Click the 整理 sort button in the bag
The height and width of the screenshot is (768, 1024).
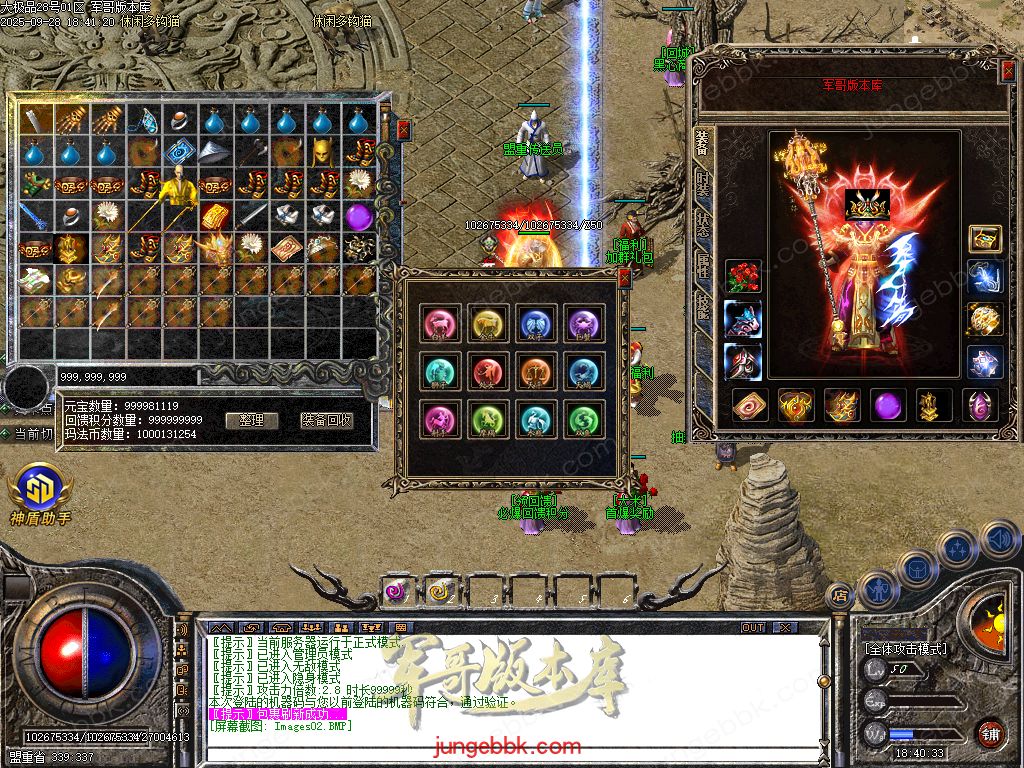(x=251, y=421)
